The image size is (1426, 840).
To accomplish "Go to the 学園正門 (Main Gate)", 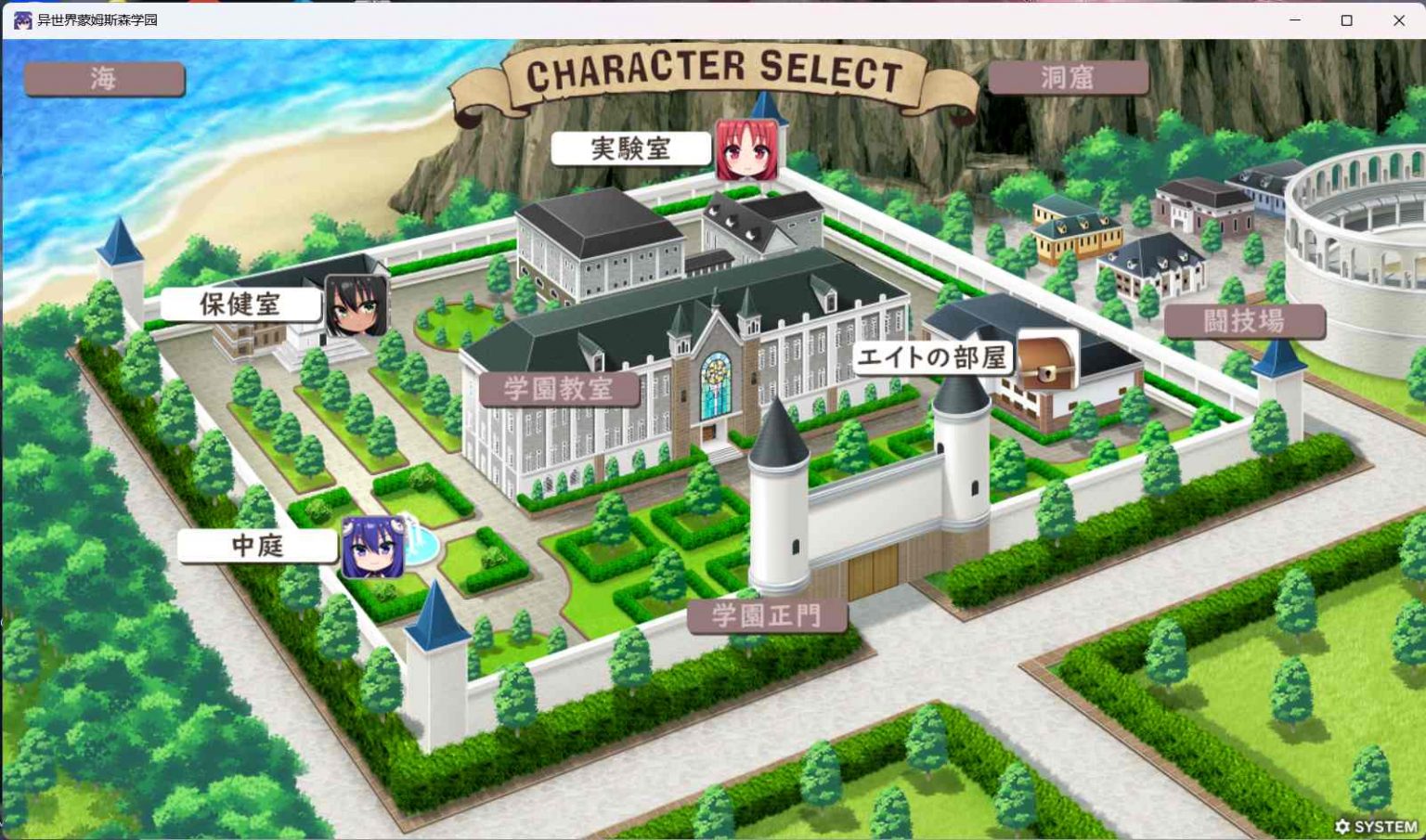I will [766, 615].
